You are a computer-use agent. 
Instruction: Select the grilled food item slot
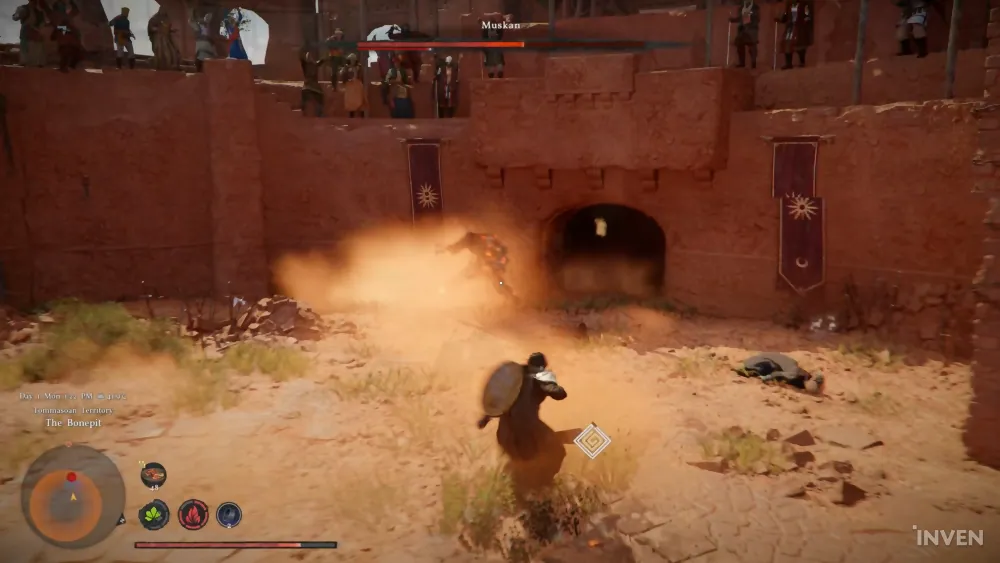[x=153, y=475]
